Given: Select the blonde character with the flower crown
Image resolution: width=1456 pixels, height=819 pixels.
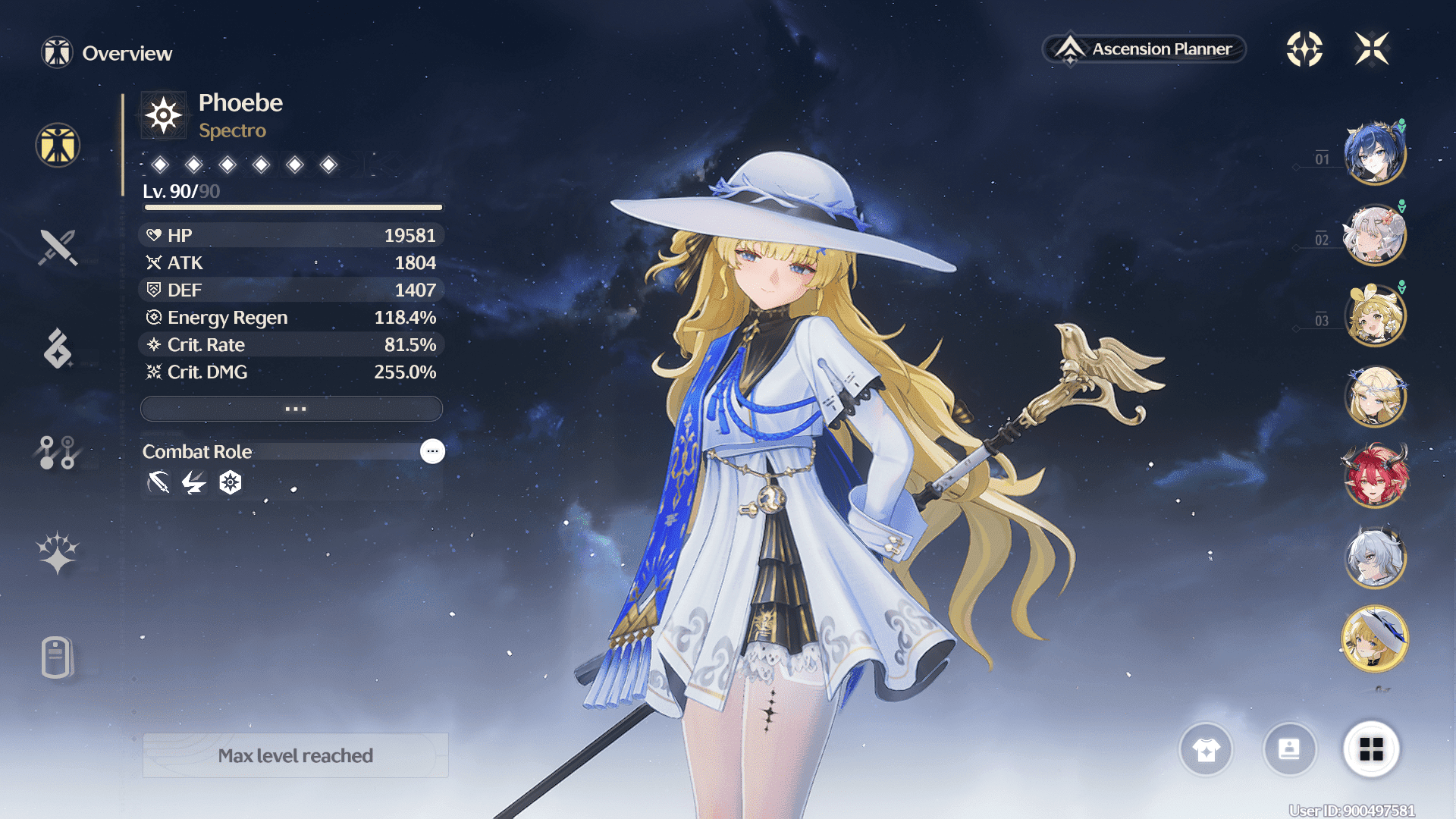Looking at the screenshot, I should [x=1374, y=396].
